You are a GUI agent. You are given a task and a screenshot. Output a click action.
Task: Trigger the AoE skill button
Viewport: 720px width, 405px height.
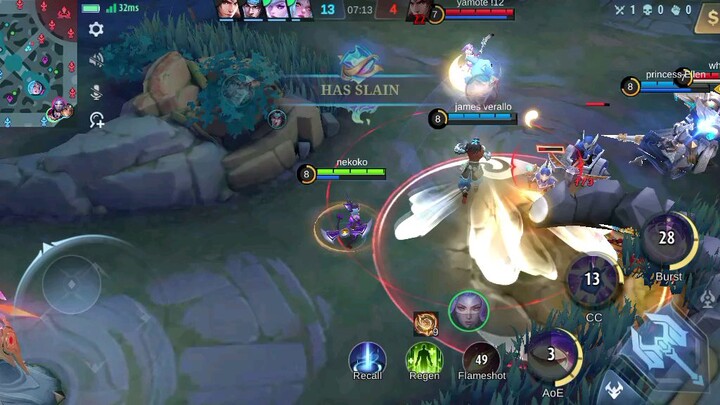coord(553,357)
